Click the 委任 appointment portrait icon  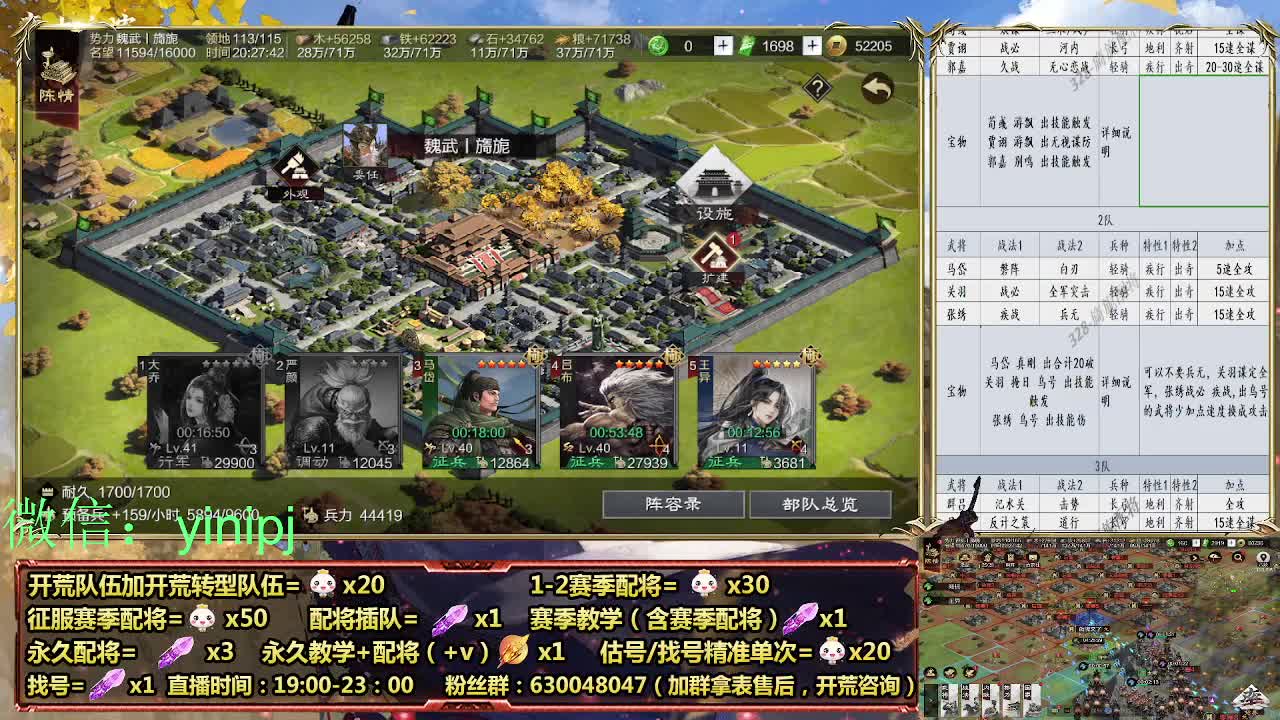[366, 150]
